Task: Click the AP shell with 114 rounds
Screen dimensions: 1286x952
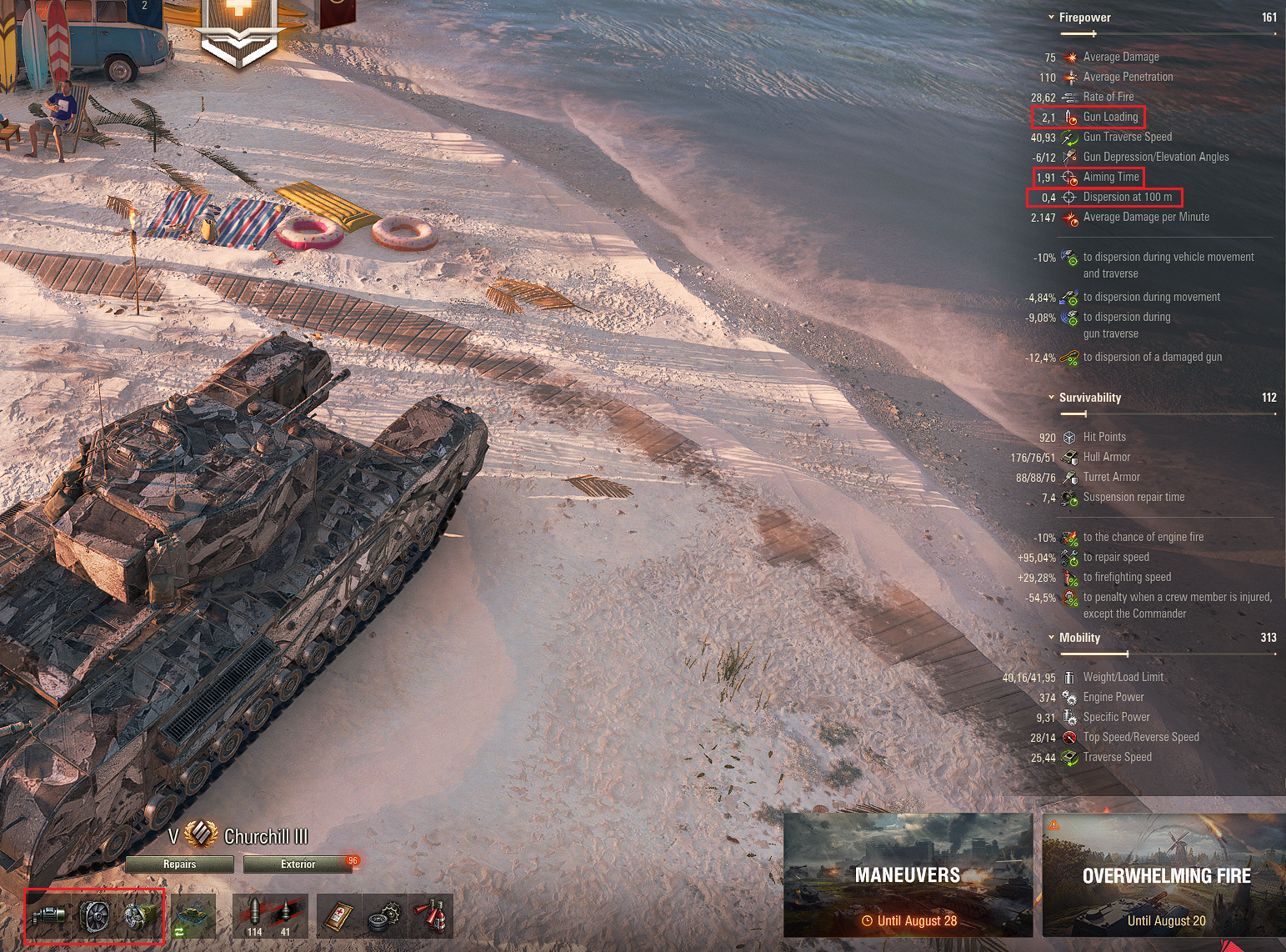Action: (254, 914)
